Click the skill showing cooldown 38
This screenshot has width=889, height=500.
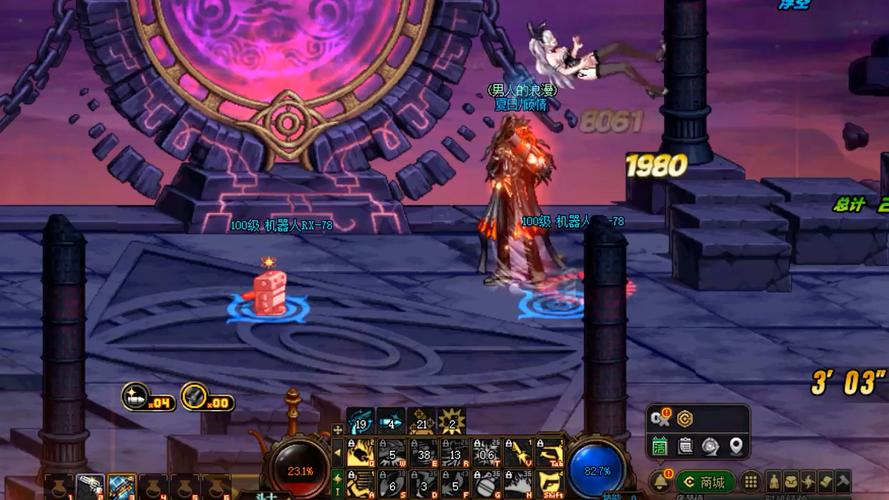424,453
